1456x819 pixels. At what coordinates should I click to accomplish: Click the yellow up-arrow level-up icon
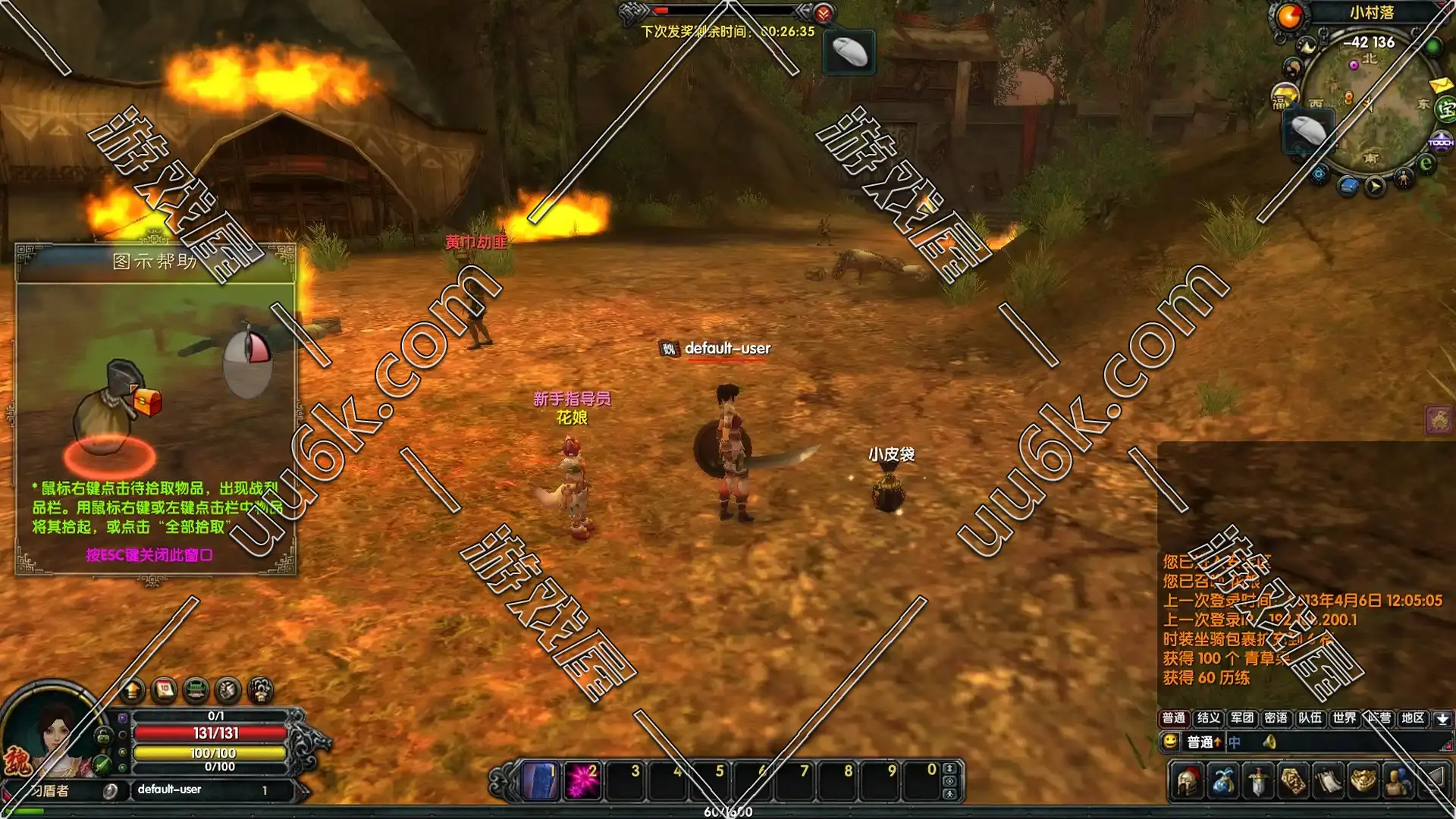coord(132,690)
